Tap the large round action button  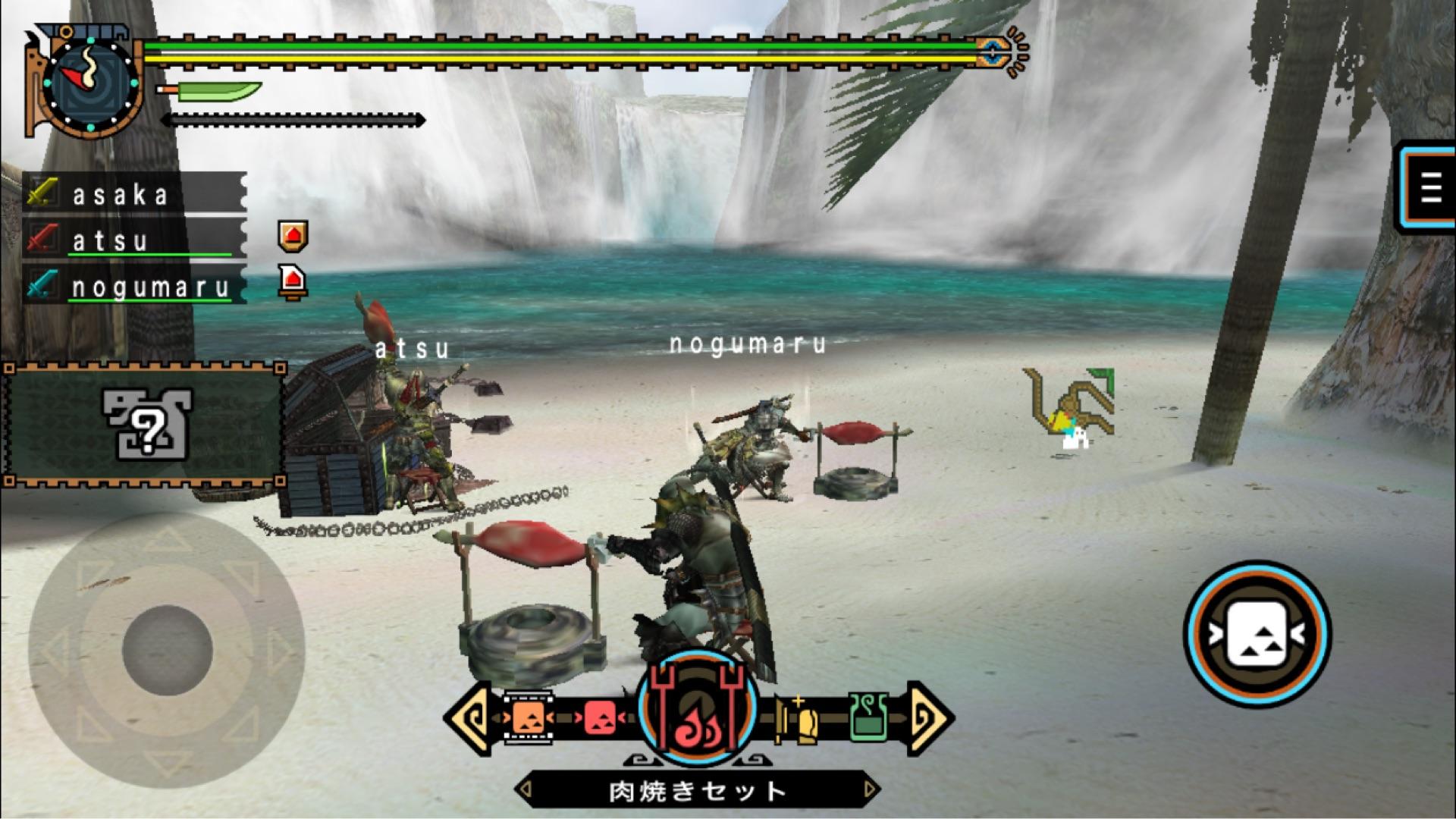1257,634
